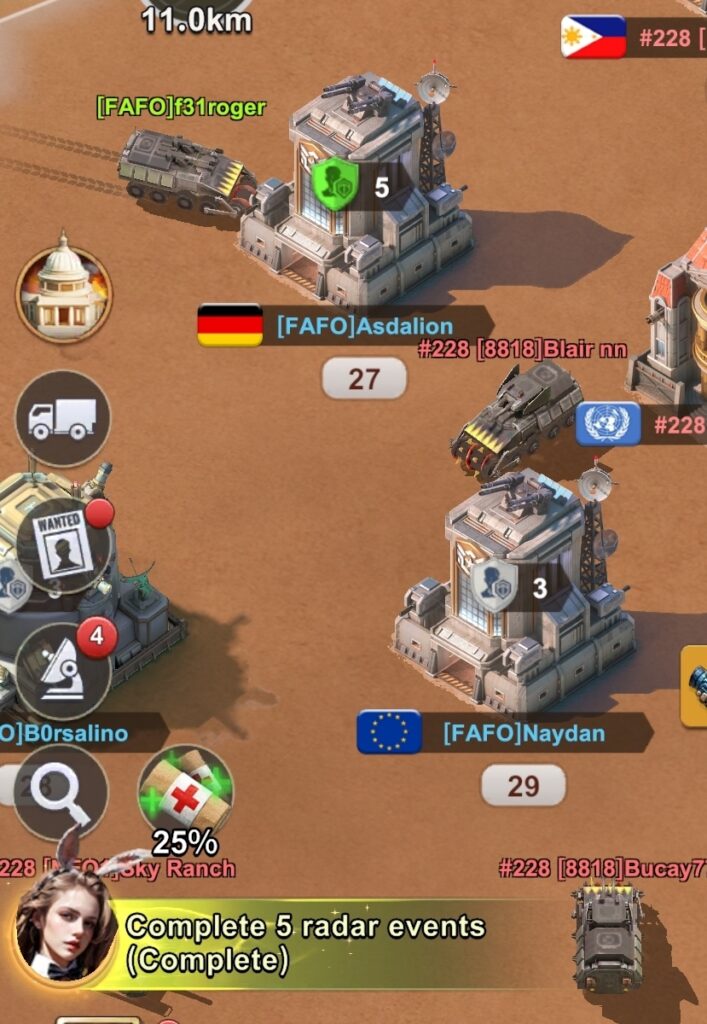The image size is (707, 1024).
Task: Open the Wanted poster icon
Action: pyautogui.click(x=64, y=544)
